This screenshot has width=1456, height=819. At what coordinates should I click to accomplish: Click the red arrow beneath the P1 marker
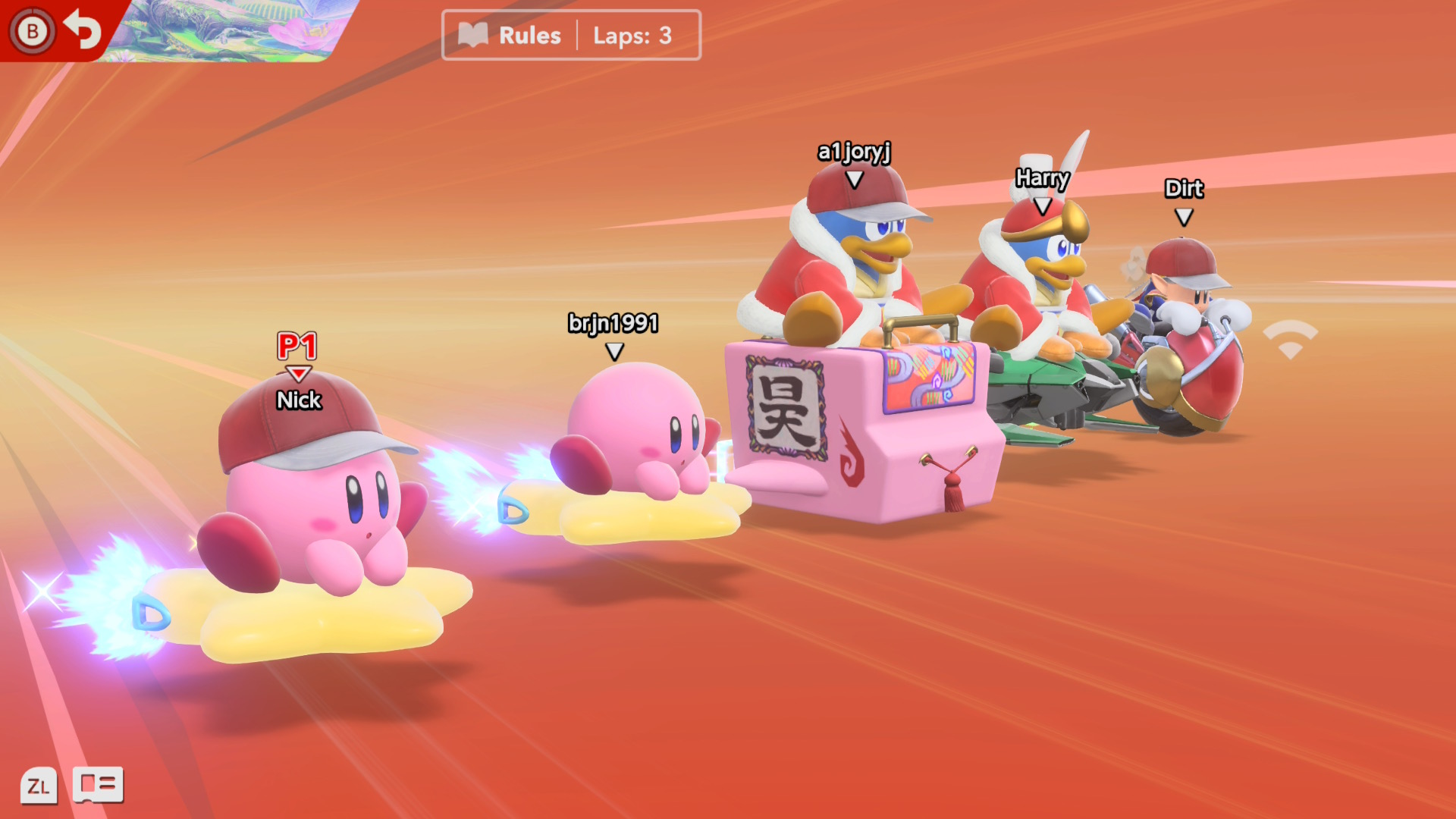point(297,372)
